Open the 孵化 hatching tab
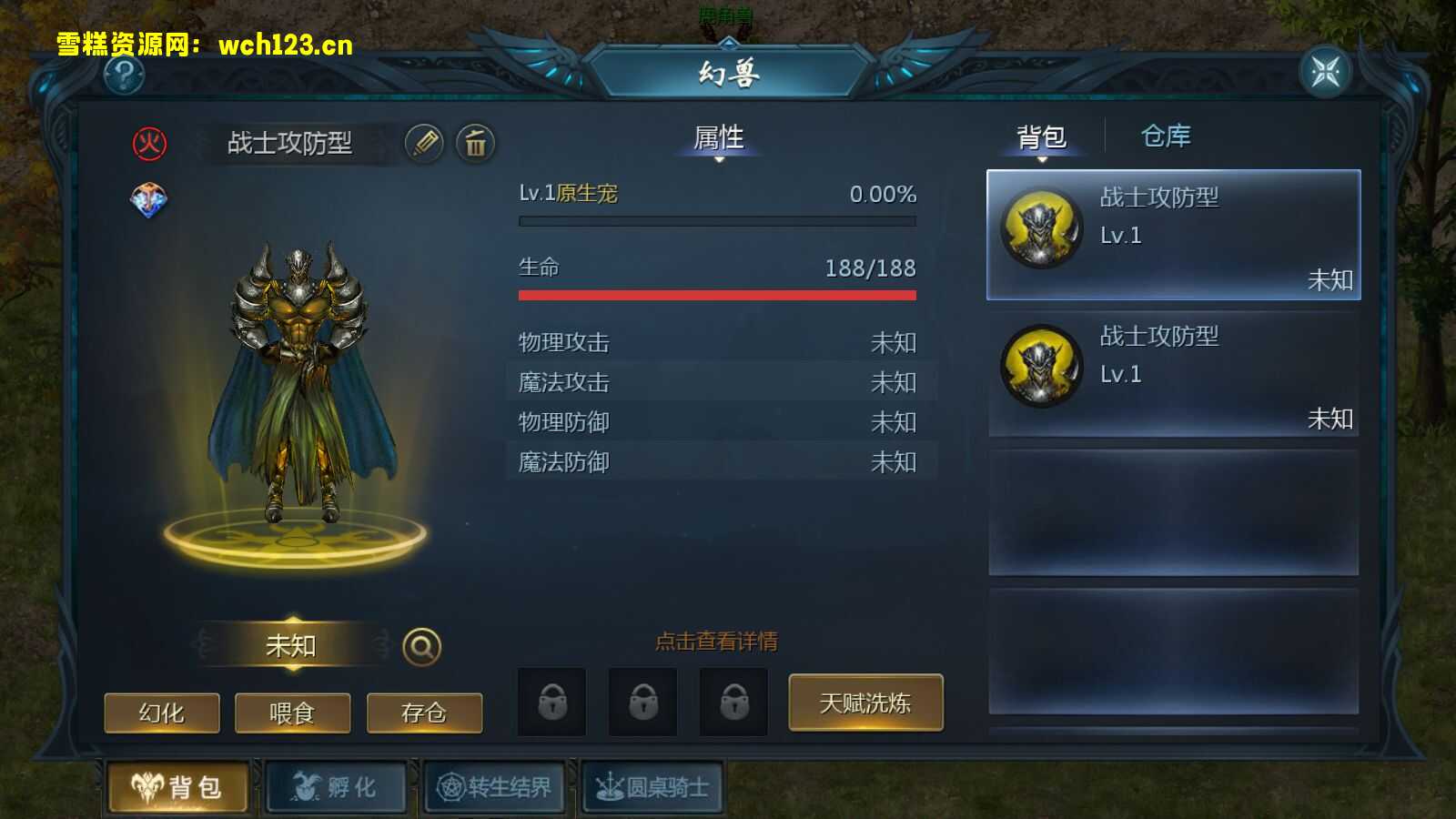The height and width of the screenshot is (819, 1456). 335,789
